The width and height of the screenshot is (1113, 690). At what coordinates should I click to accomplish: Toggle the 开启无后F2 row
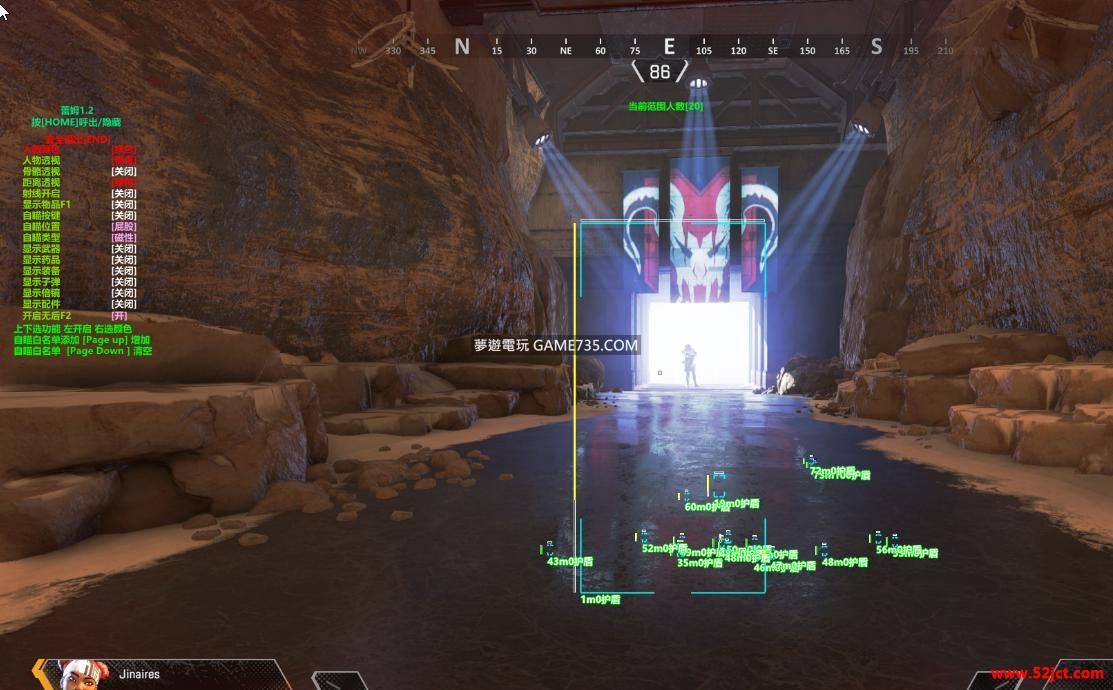(46, 315)
